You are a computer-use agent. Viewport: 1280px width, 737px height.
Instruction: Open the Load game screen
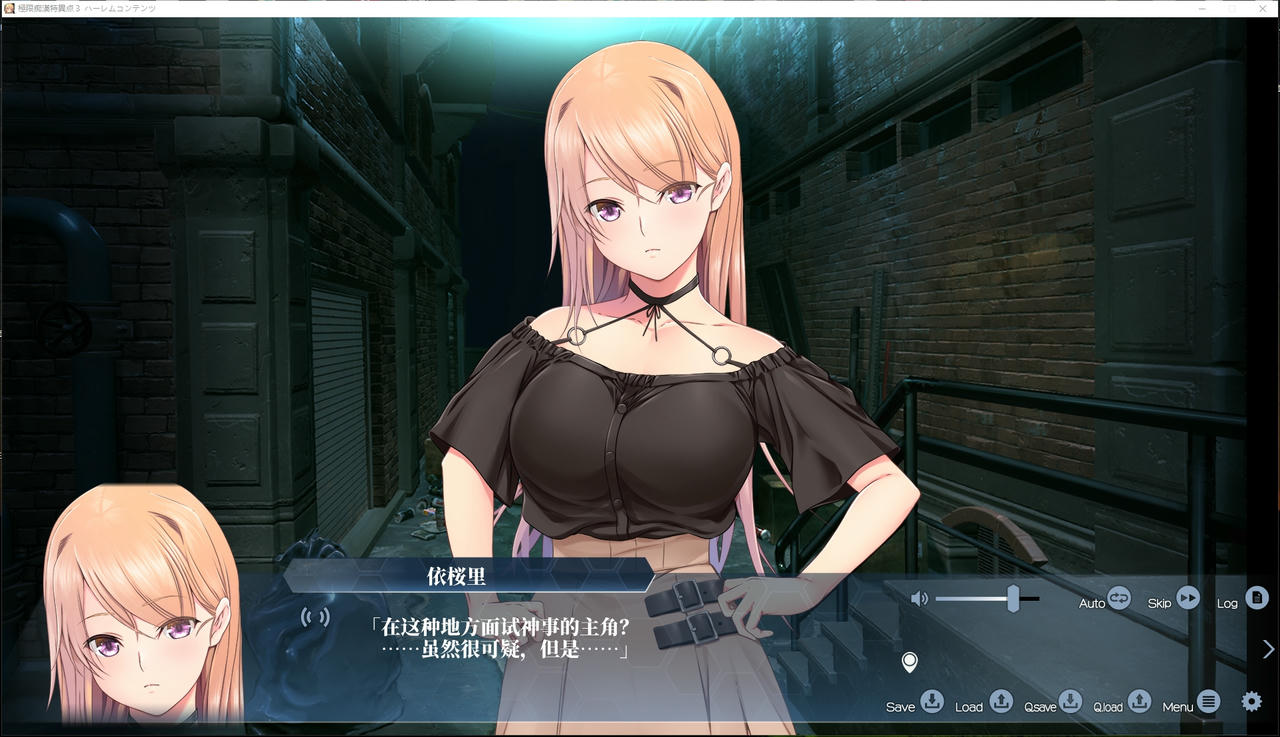click(x=1000, y=701)
